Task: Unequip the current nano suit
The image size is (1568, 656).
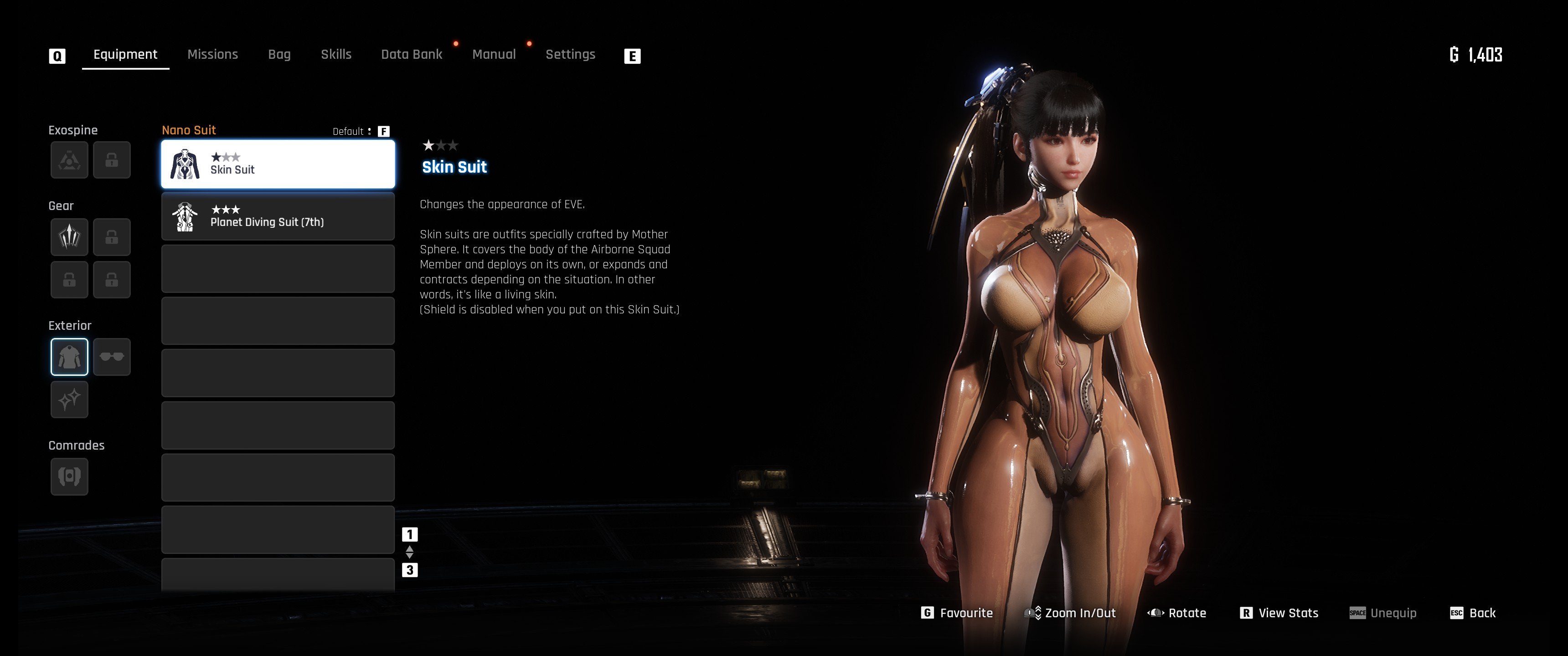Action: 1383,613
